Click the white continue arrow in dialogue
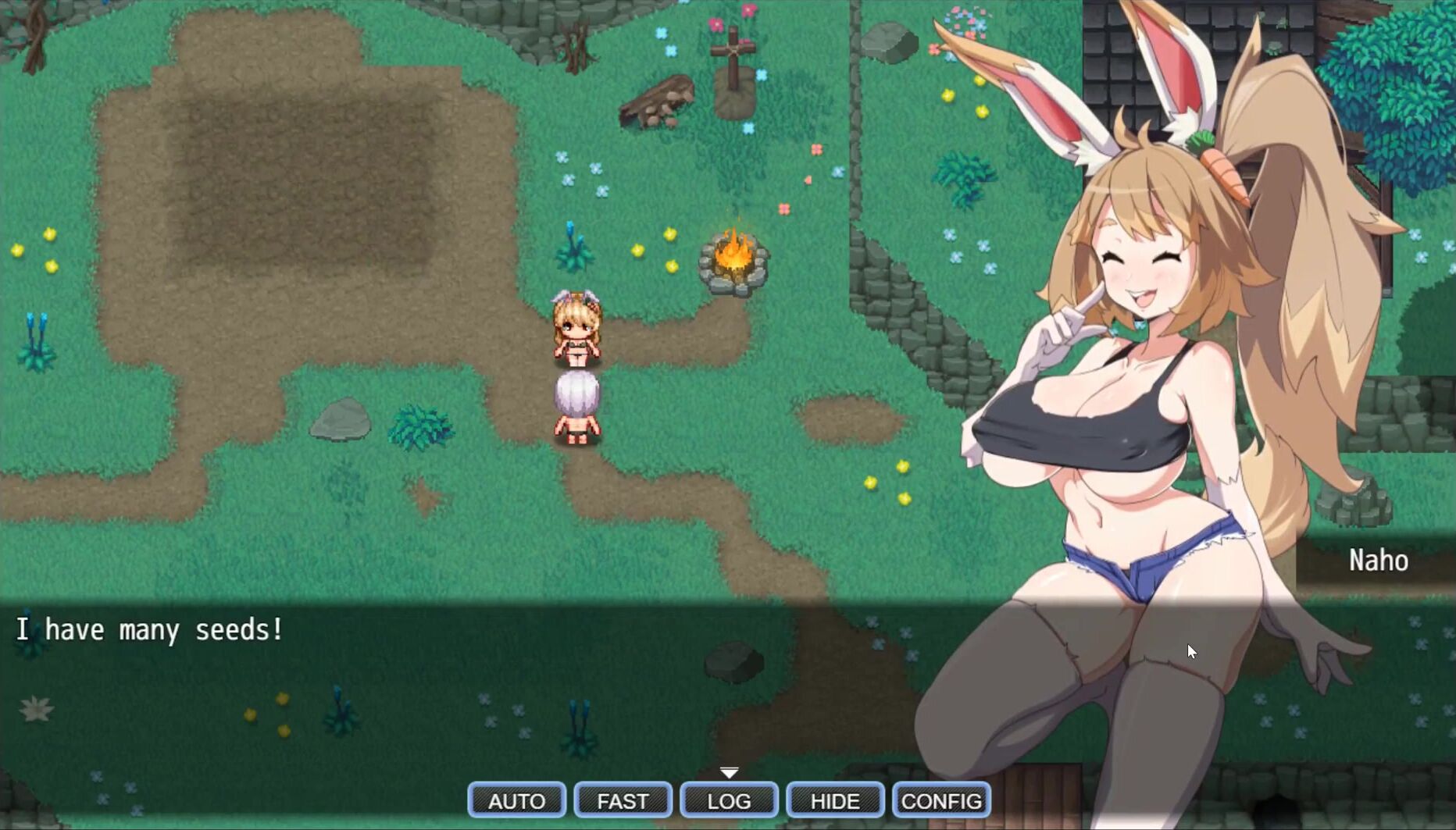 pyautogui.click(x=729, y=772)
